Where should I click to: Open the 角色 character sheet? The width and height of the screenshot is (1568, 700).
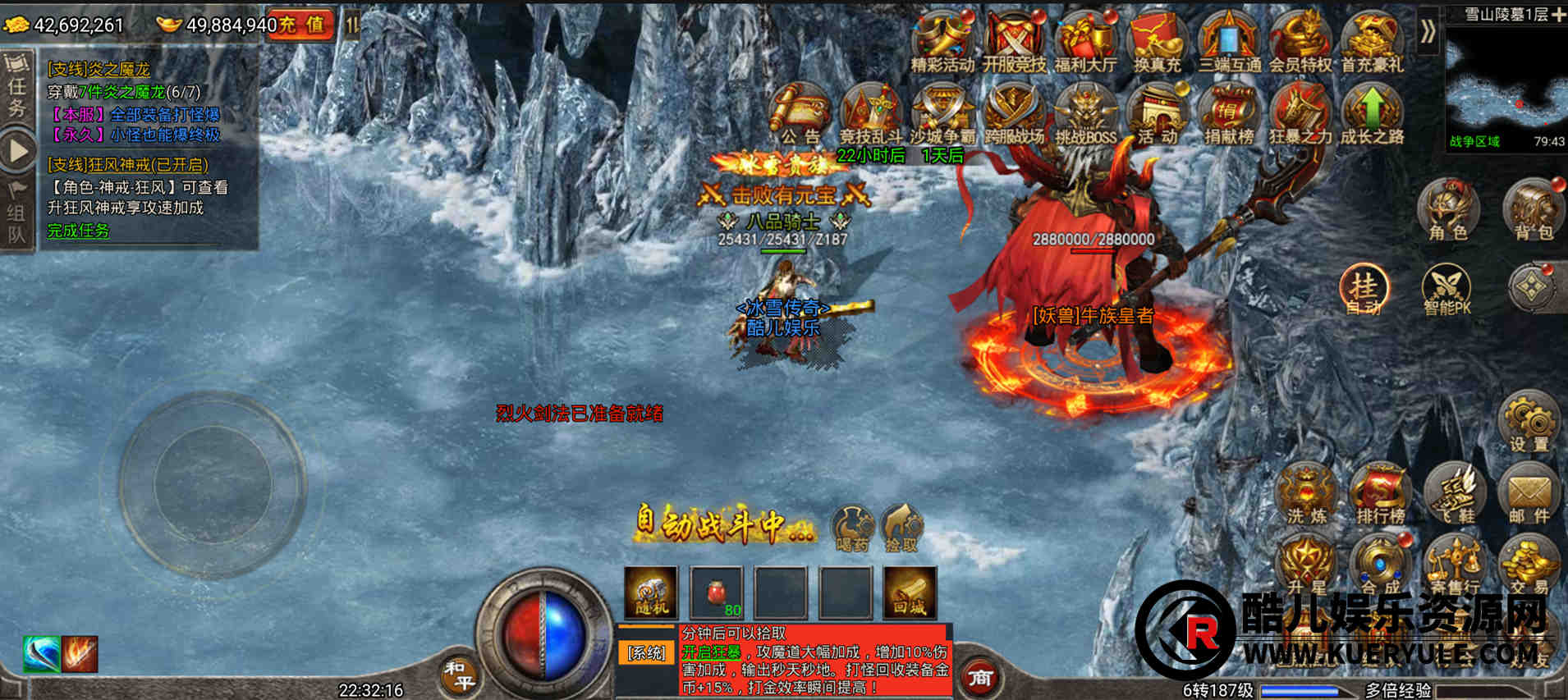(x=1448, y=209)
